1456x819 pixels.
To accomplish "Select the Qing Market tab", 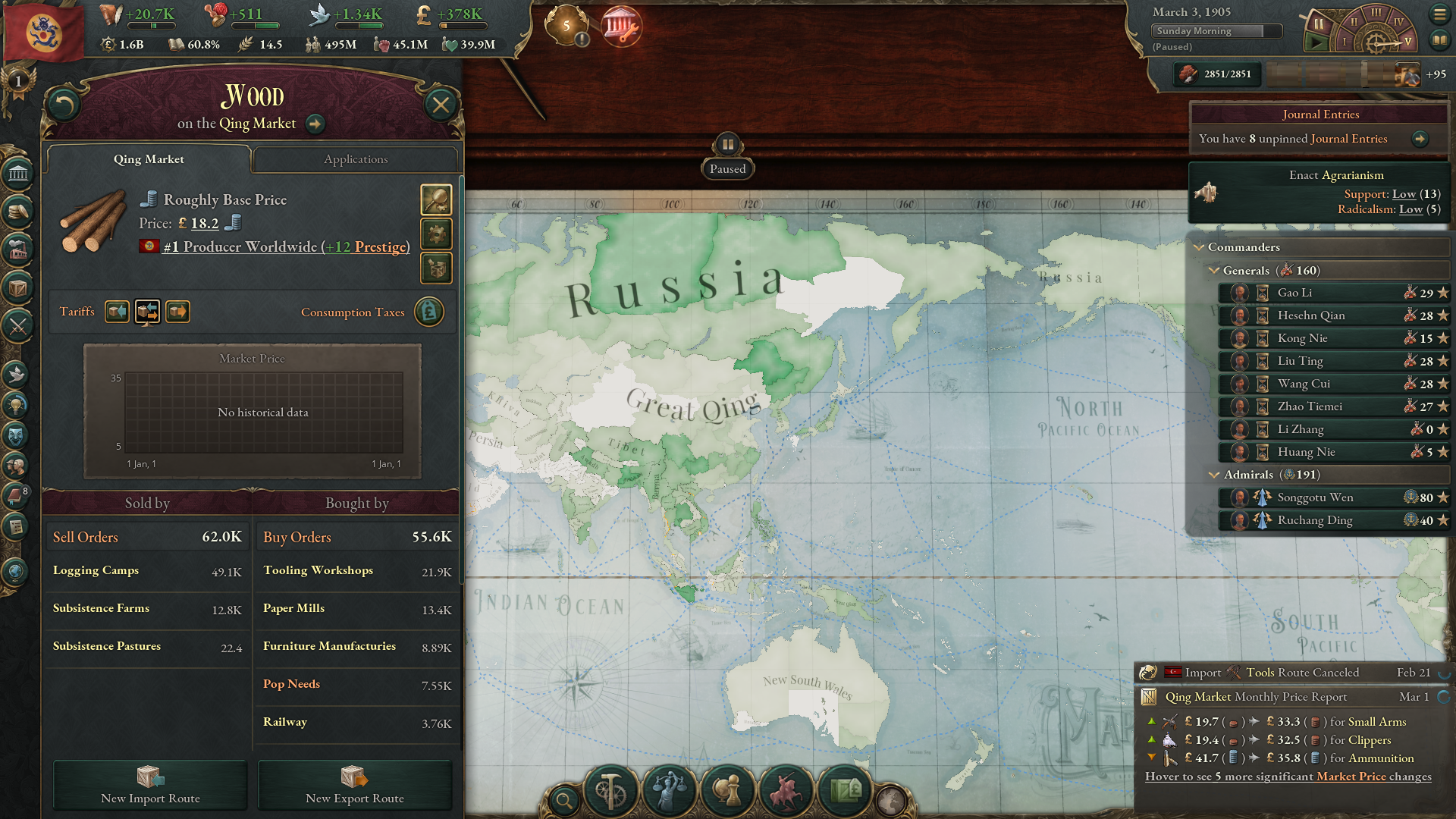I will tap(149, 159).
